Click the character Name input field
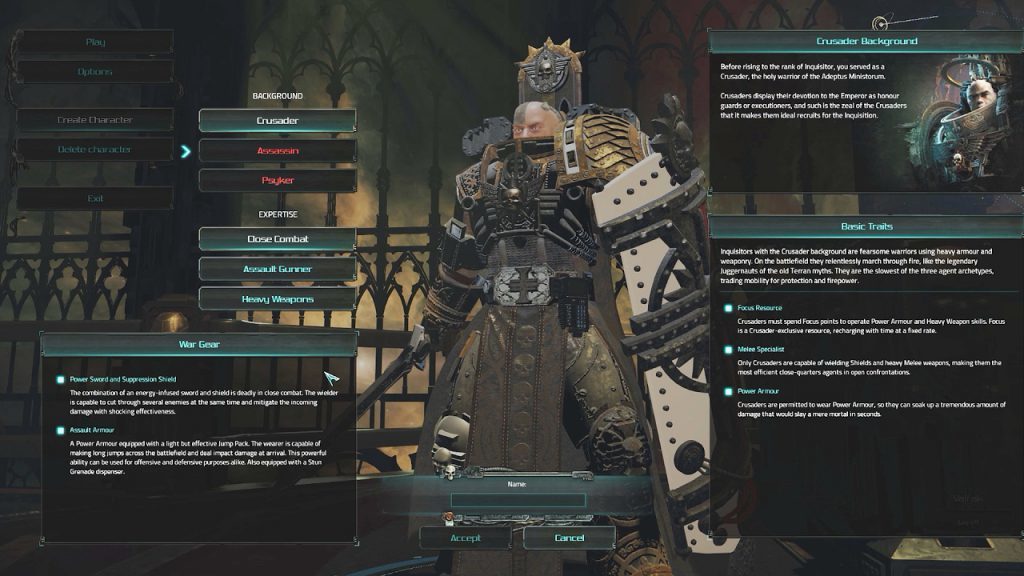The width and height of the screenshot is (1024, 576). click(x=518, y=500)
